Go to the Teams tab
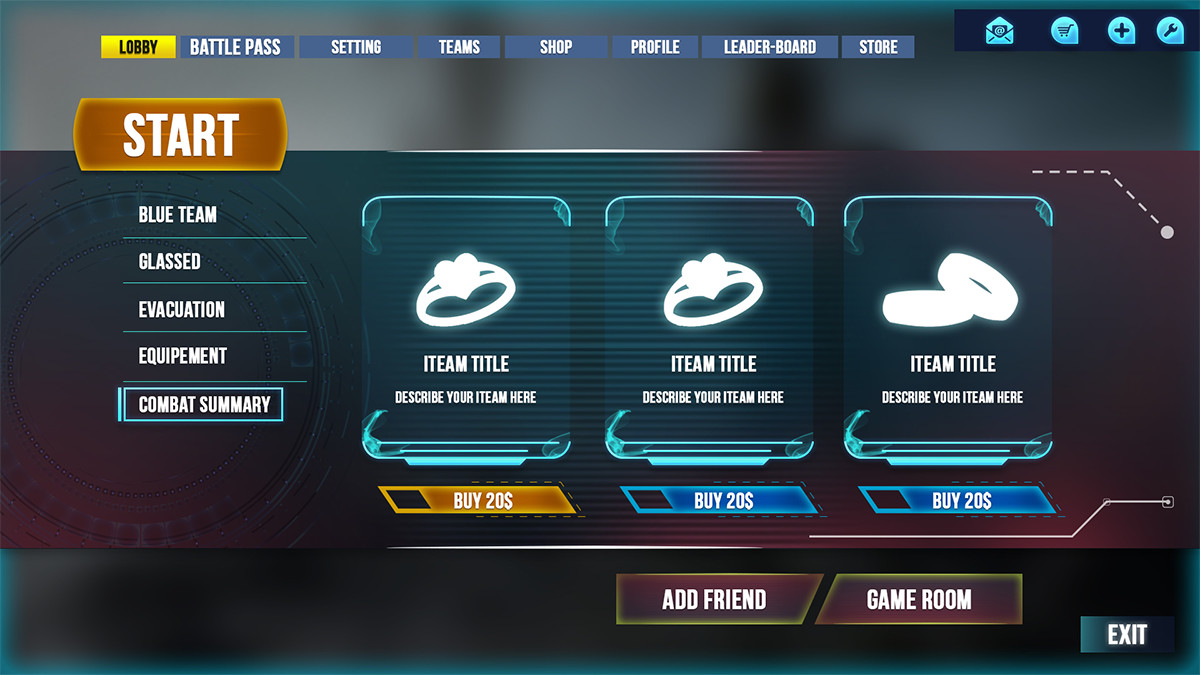 tap(459, 47)
